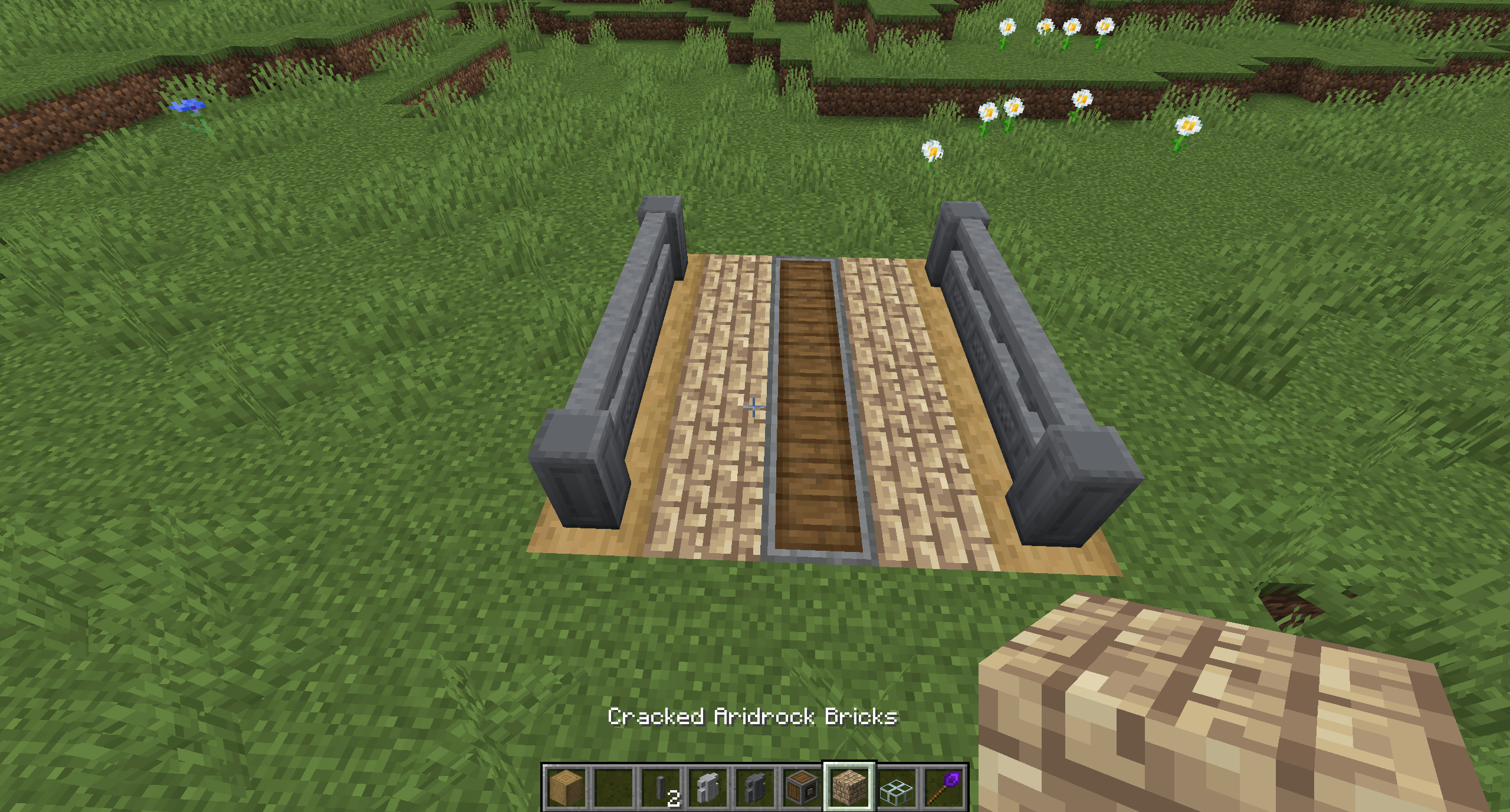Choose the glass panel hotbar slot
Screen dimensions: 1510x812
(x=897, y=787)
